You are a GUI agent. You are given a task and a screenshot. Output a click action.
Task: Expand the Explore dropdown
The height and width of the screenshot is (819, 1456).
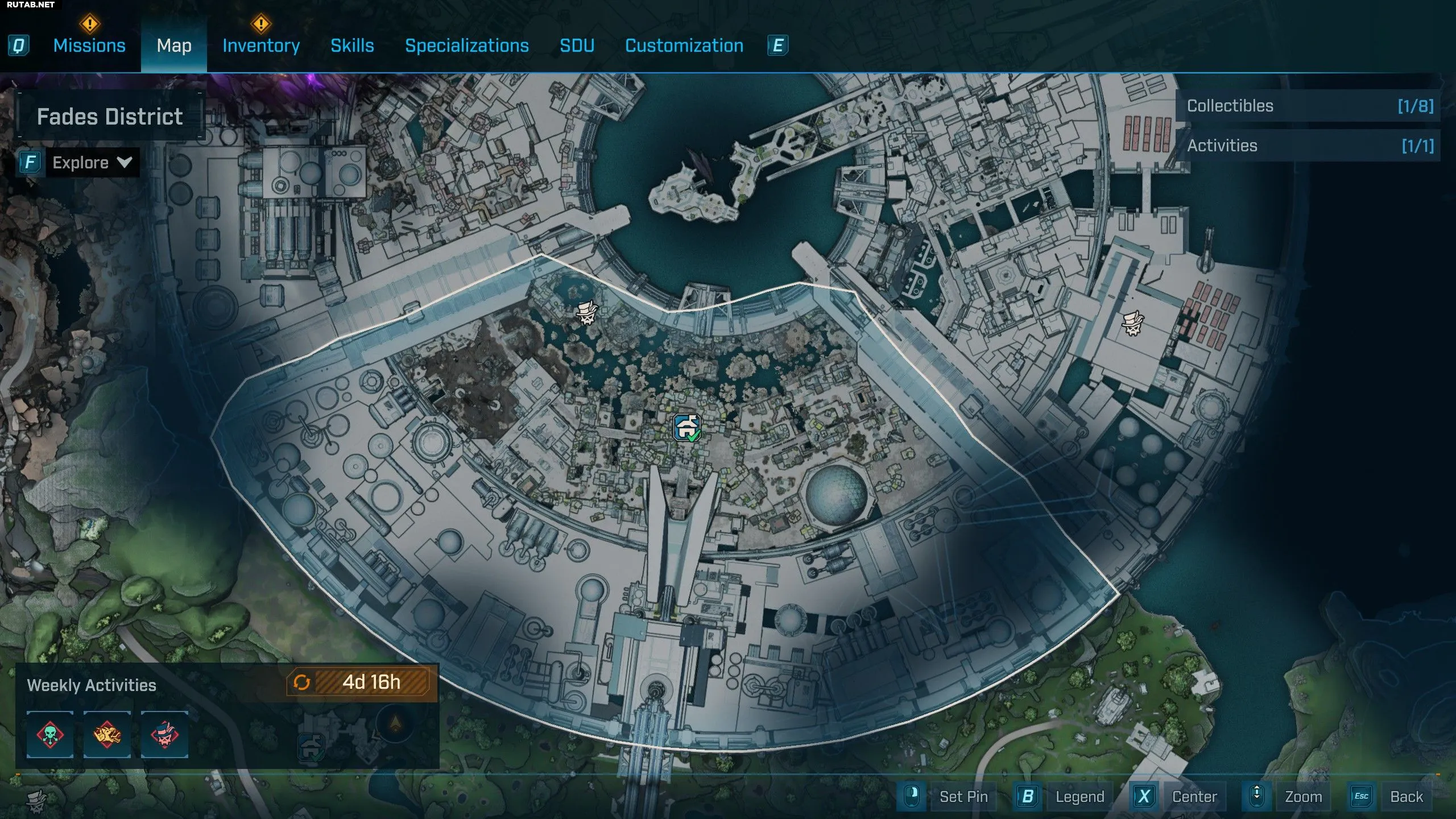coord(91,163)
